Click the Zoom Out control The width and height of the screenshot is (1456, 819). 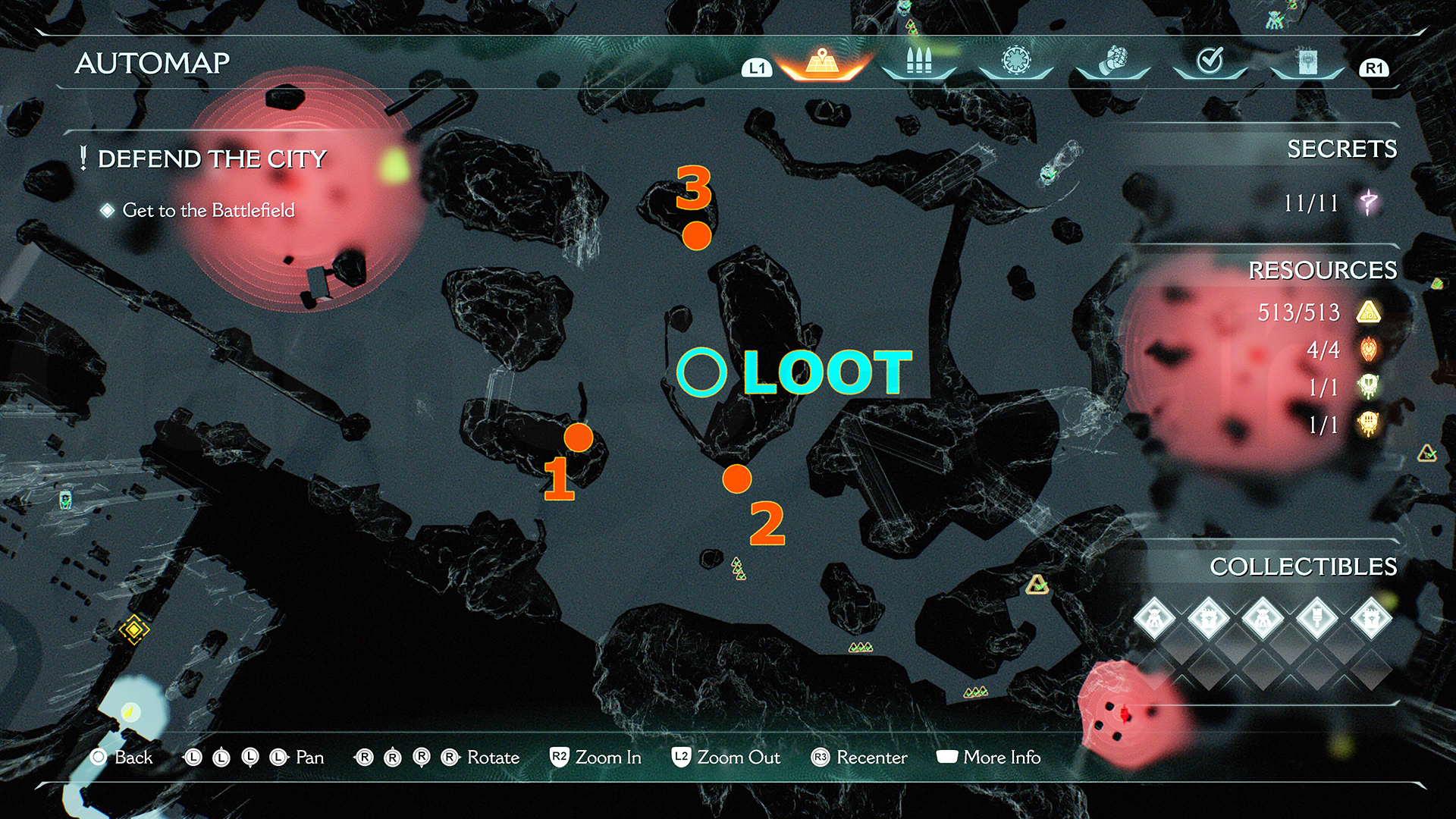(x=726, y=757)
